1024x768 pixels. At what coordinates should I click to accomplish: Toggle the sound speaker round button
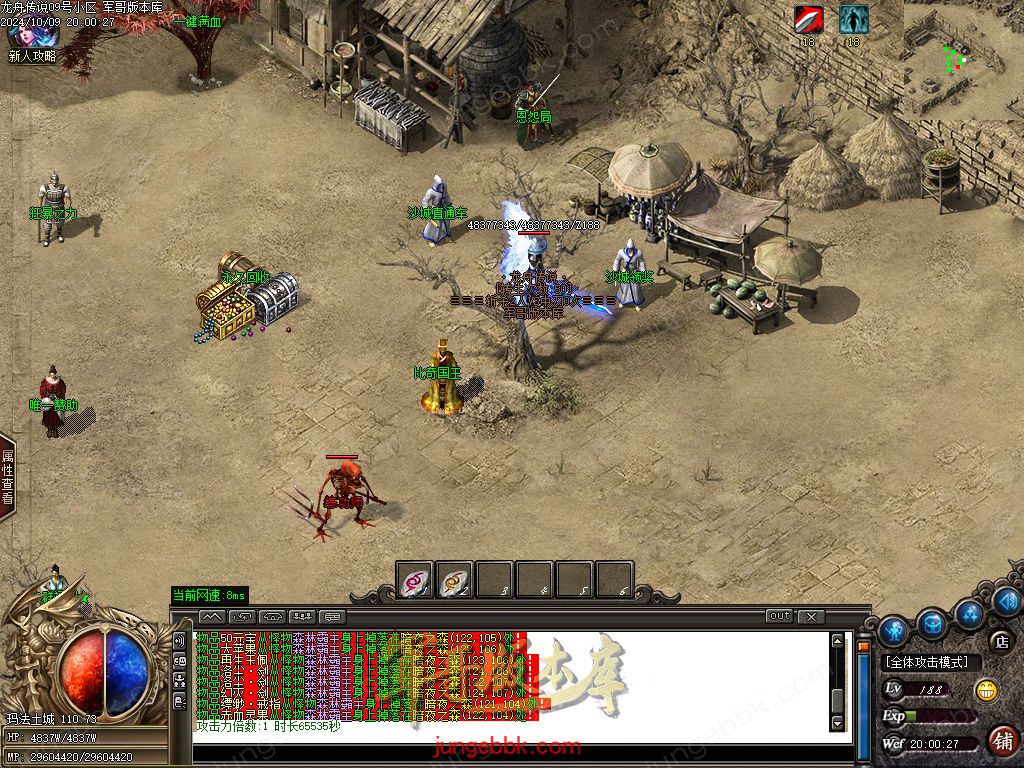click(1006, 600)
